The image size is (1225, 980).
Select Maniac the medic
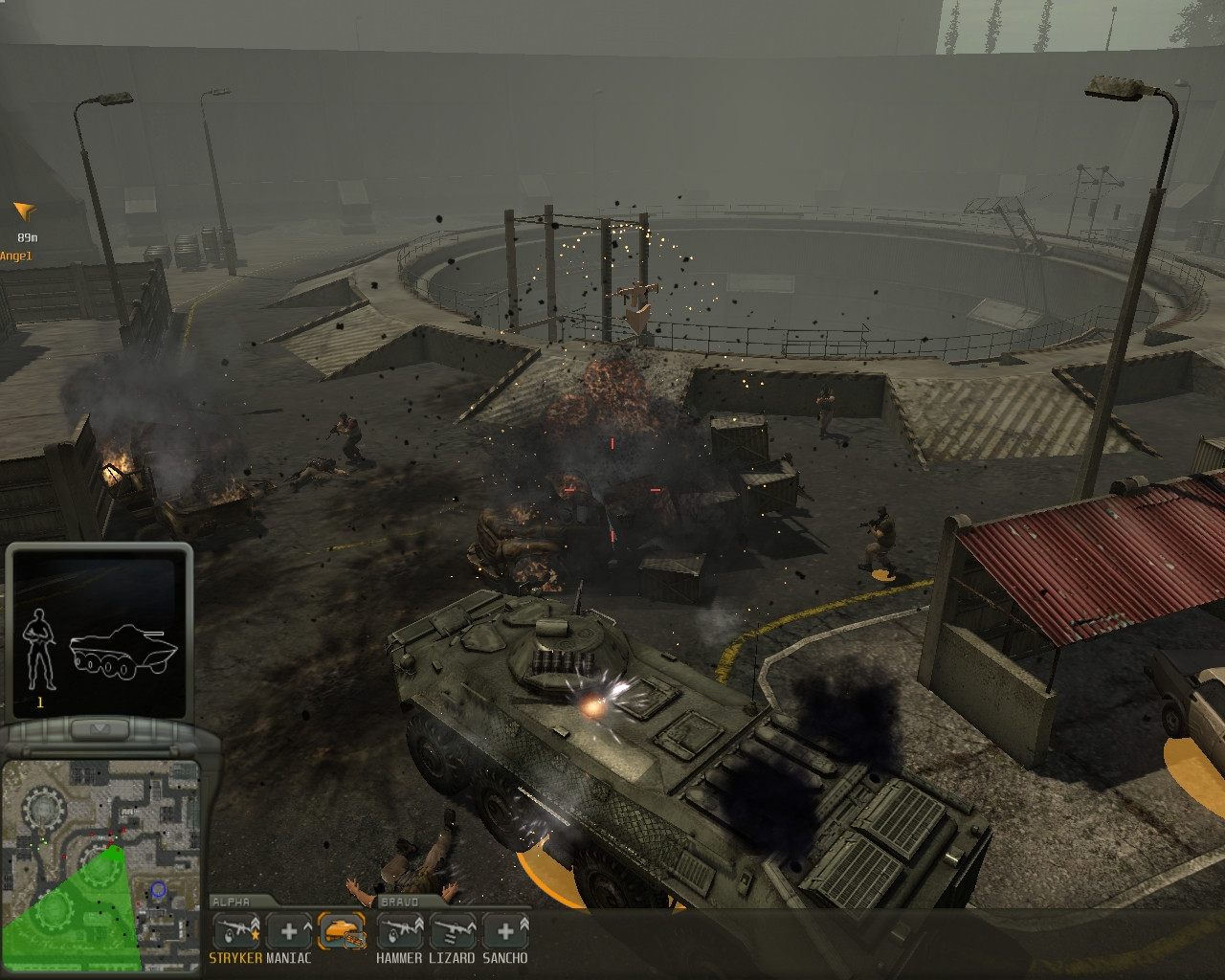click(x=288, y=931)
